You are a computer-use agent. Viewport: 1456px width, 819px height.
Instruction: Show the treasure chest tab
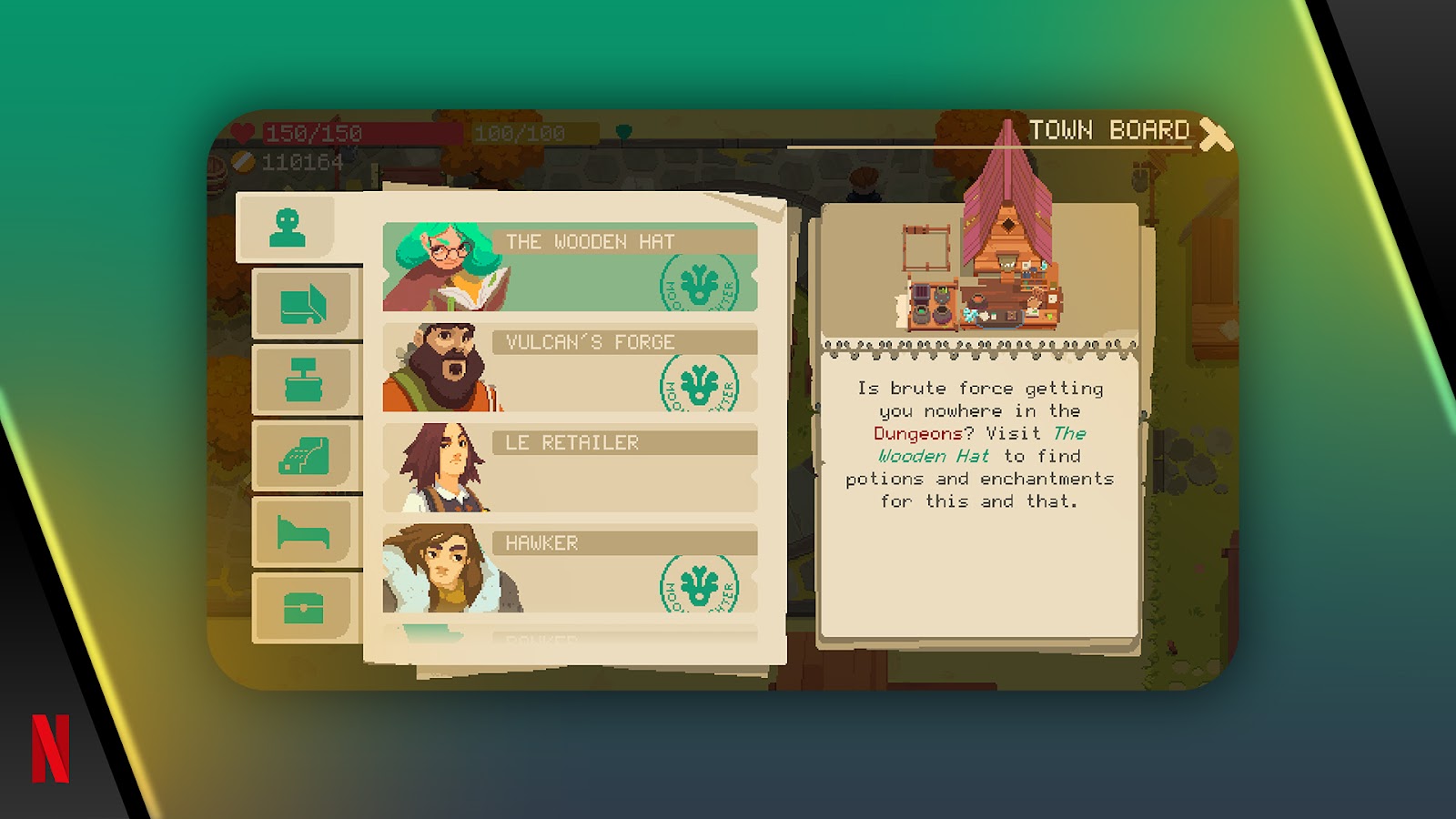(x=303, y=607)
